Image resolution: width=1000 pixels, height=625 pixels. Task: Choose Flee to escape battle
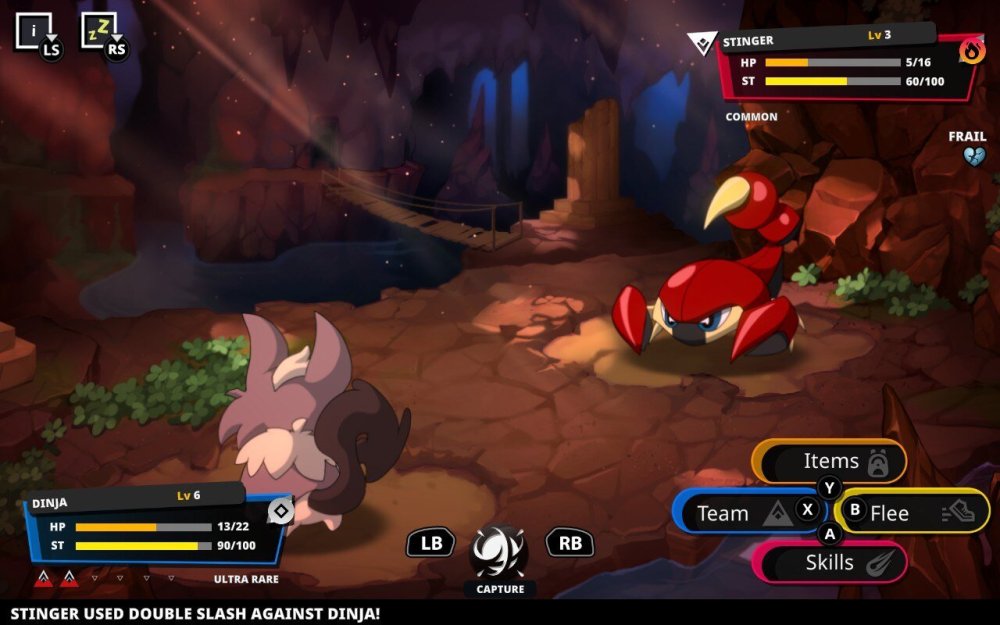[x=910, y=513]
